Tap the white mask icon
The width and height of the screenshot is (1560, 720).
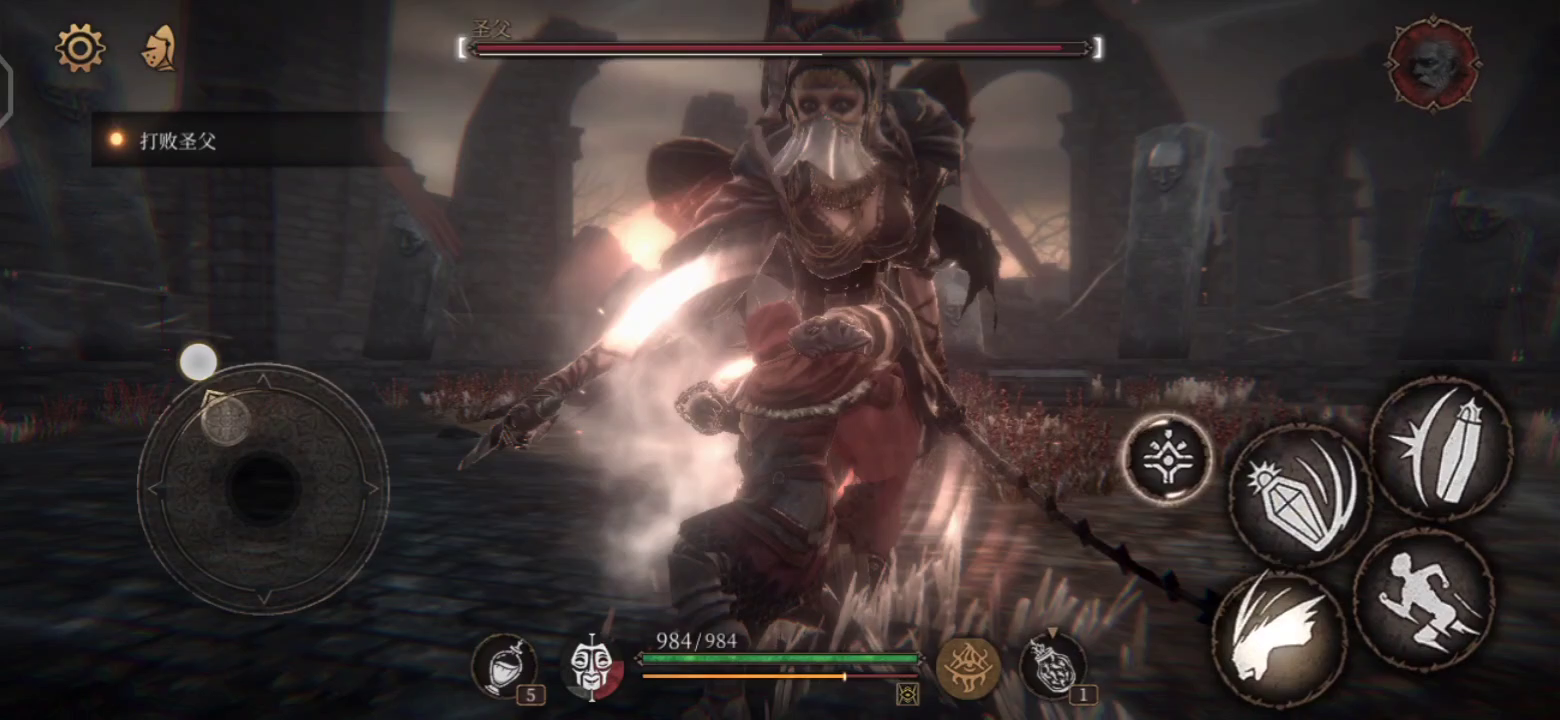click(591, 666)
